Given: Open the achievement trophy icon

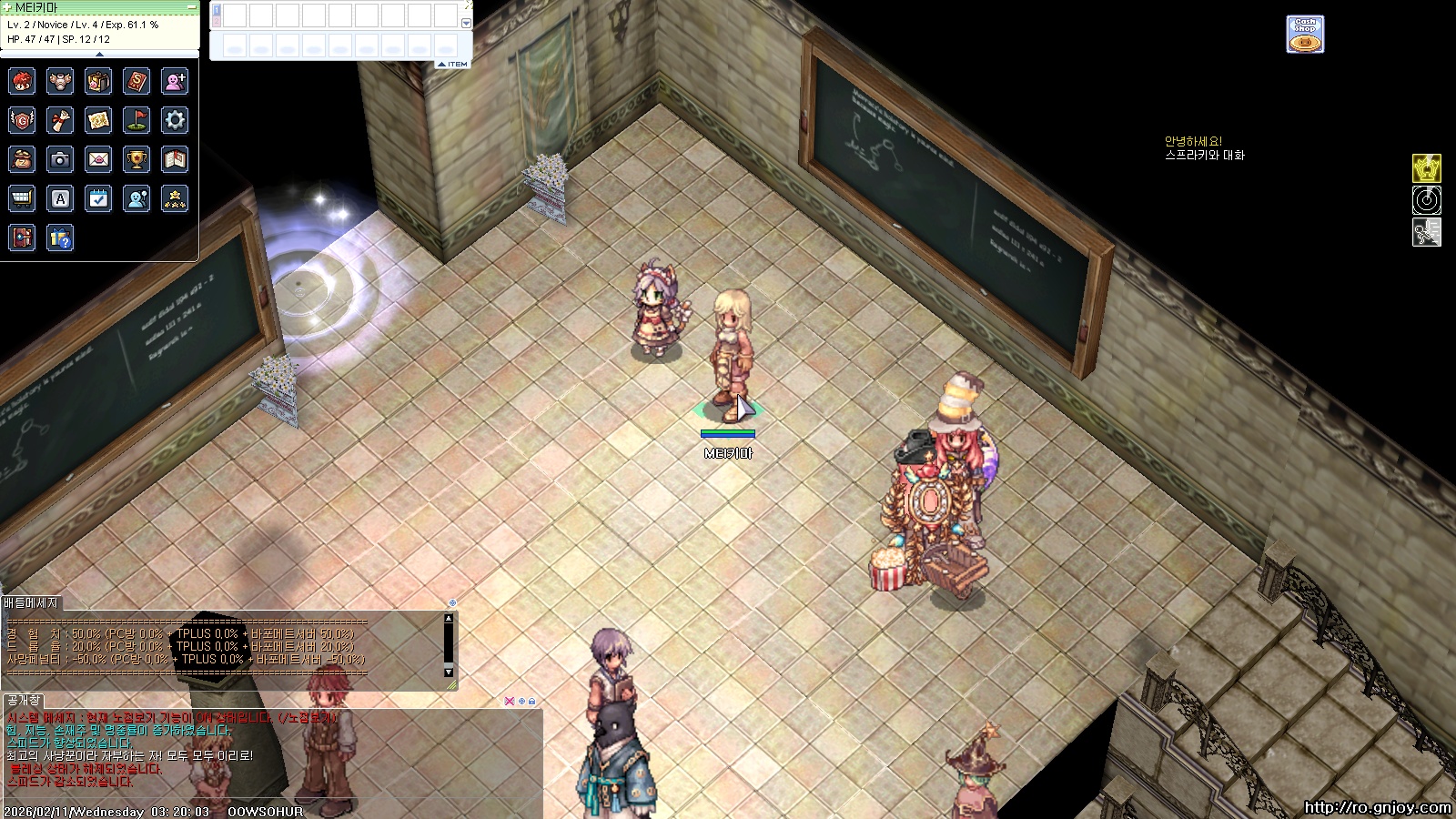Looking at the screenshot, I should point(136,159).
